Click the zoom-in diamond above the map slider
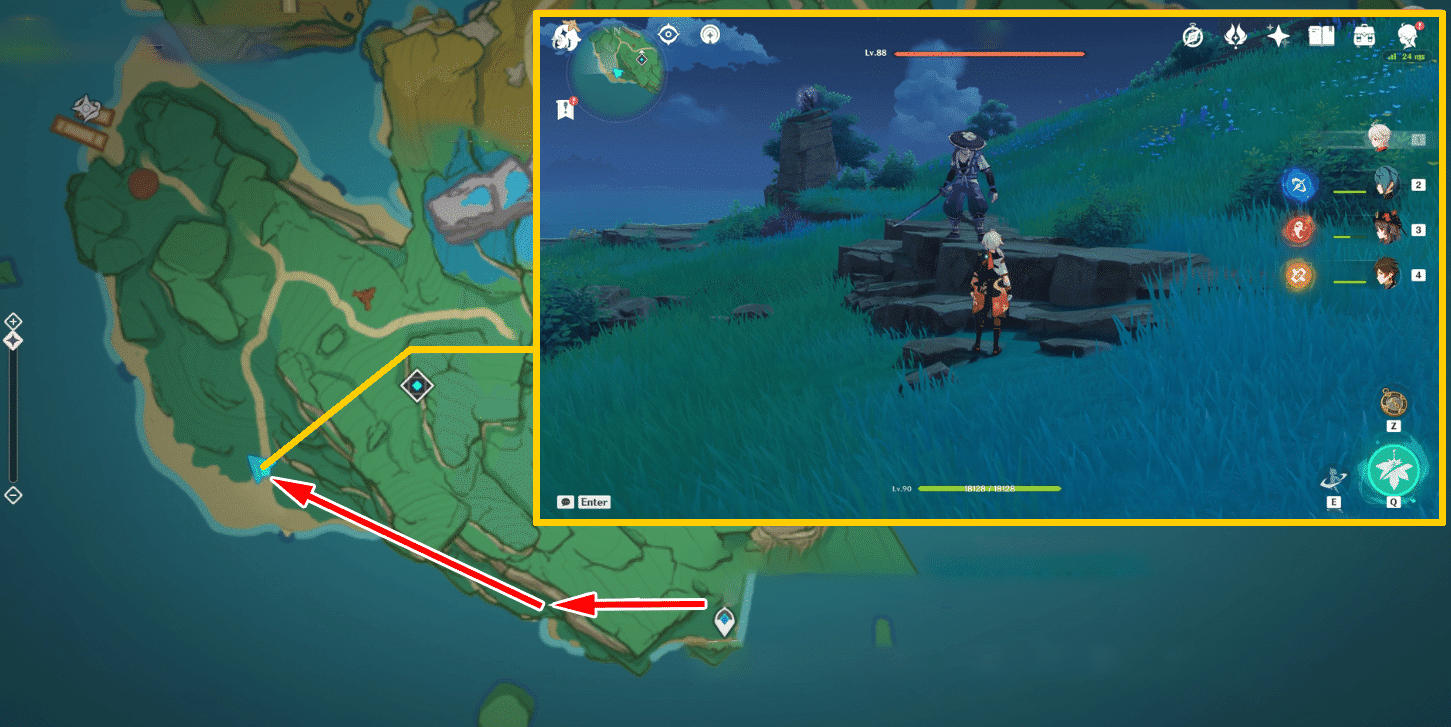The height and width of the screenshot is (727, 1451). coord(13,322)
